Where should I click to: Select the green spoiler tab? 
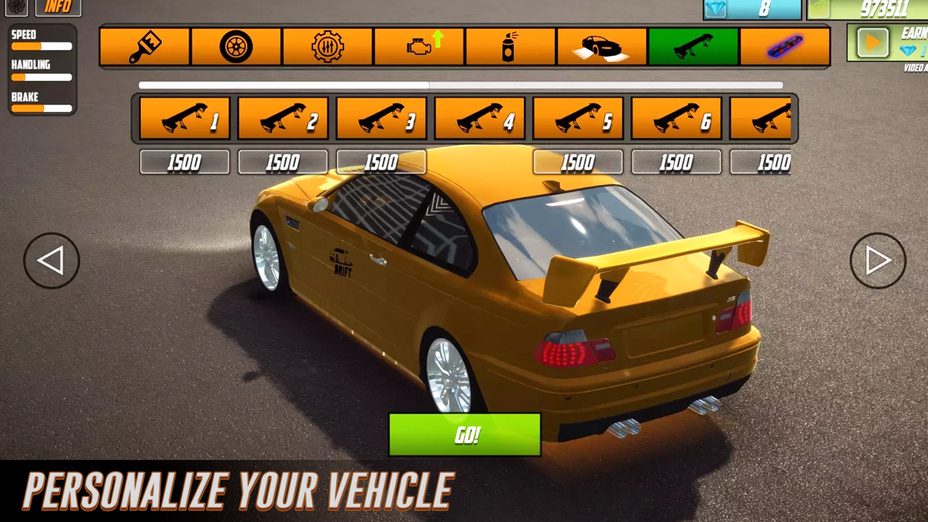(693, 47)
